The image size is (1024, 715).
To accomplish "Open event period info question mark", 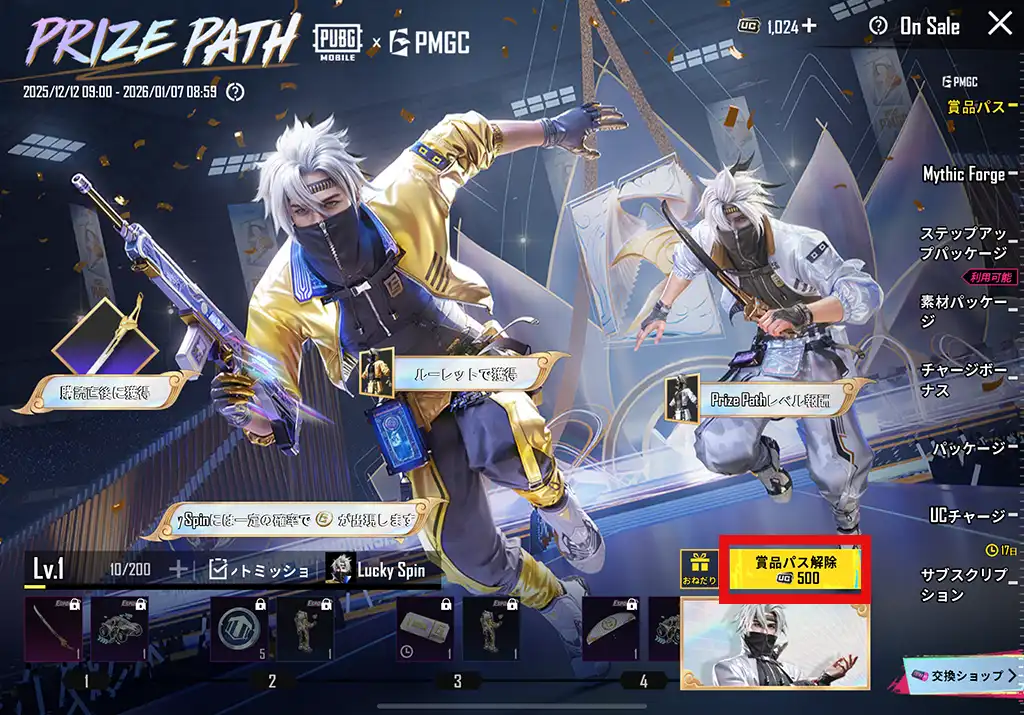I will pos(235,92).
